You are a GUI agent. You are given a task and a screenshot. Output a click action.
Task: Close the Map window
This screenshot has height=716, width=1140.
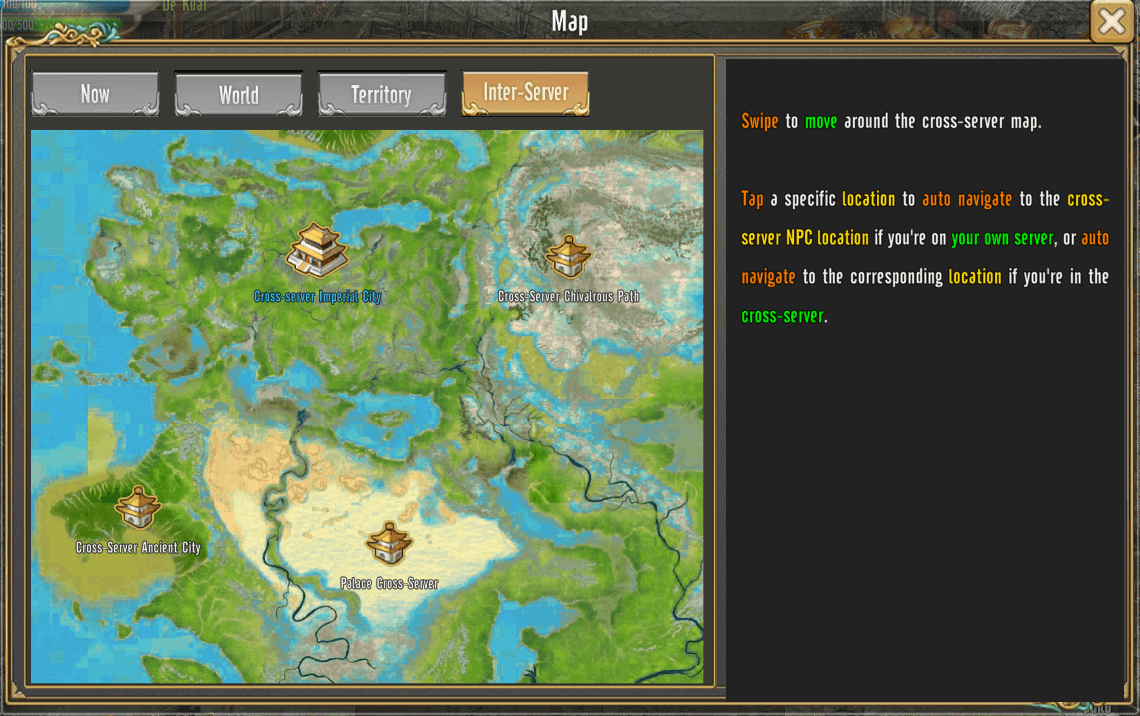1112,21
